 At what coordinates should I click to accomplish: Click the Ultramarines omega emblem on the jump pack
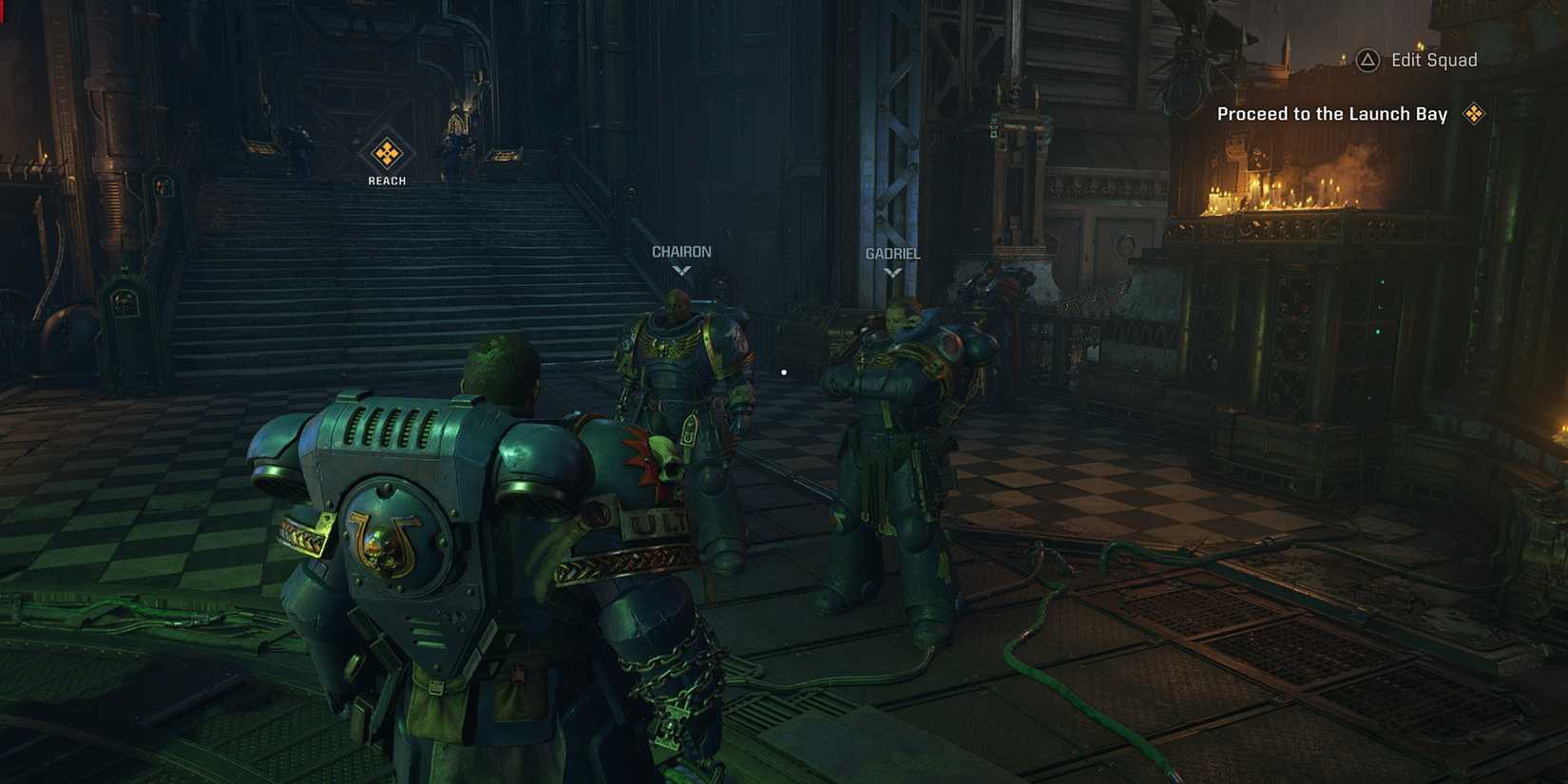[x=389, y=537]
